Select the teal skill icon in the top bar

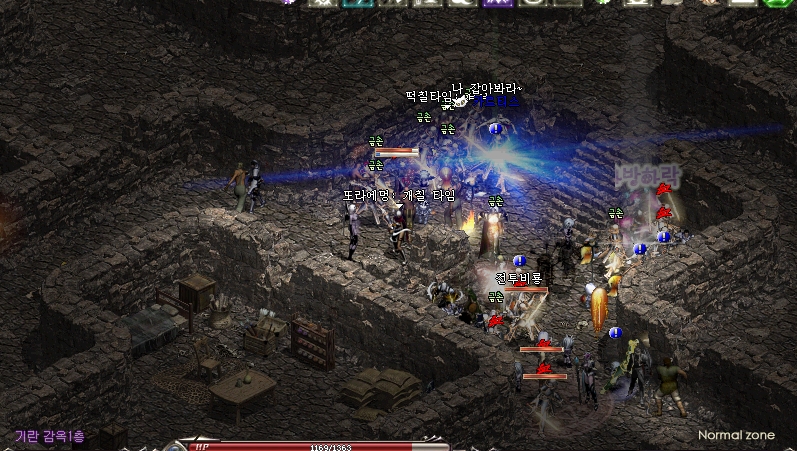(353, 3)
